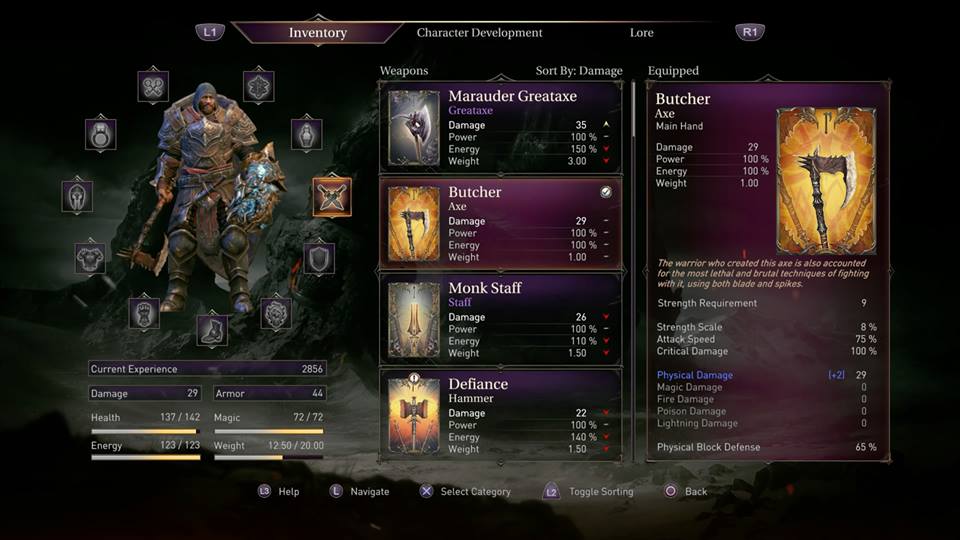Open the crossed swords weapons category
The image size is (960, 540).
[x=331, y=196]
